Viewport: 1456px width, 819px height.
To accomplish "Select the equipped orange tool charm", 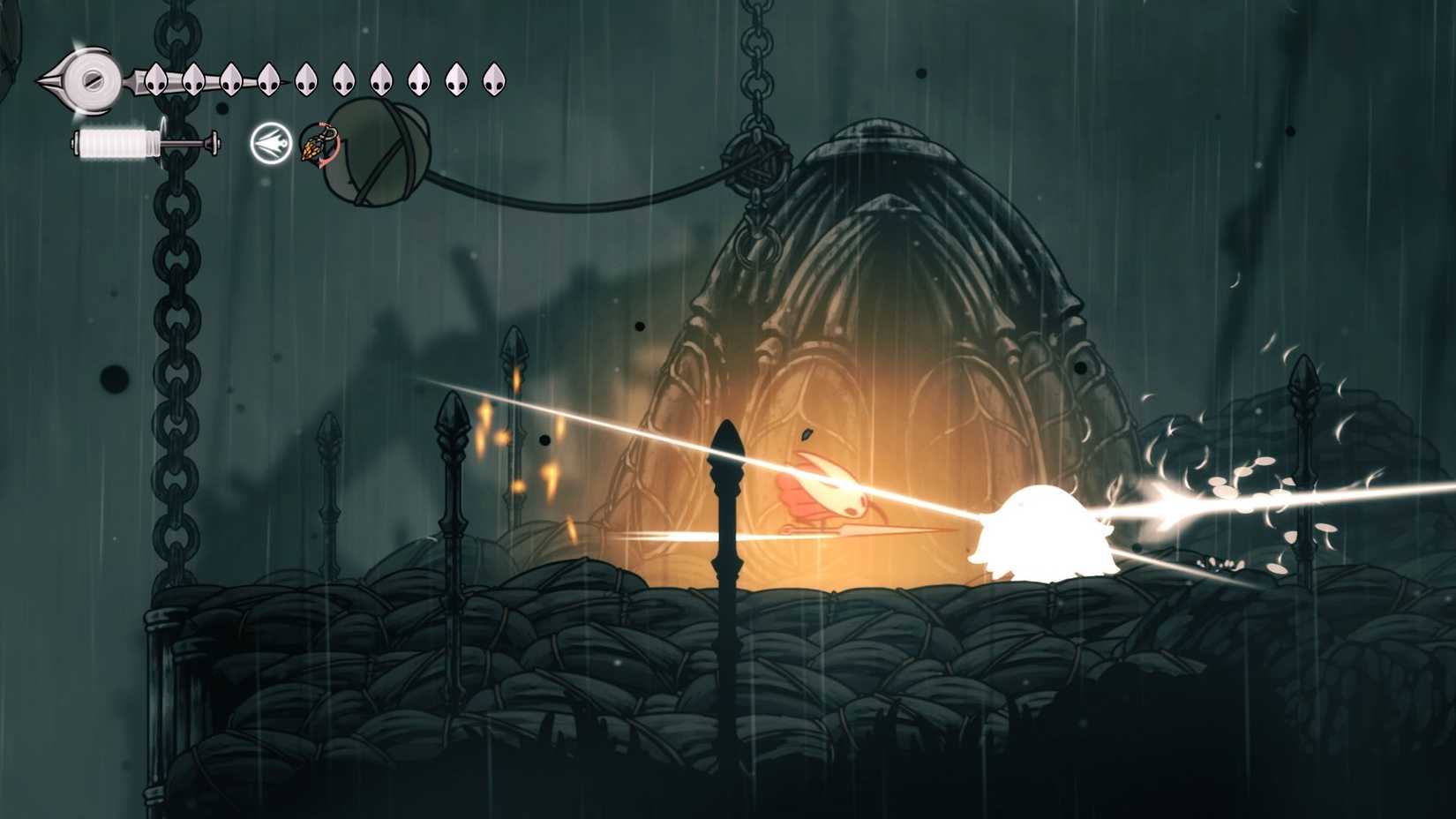I will coord(315,148).
